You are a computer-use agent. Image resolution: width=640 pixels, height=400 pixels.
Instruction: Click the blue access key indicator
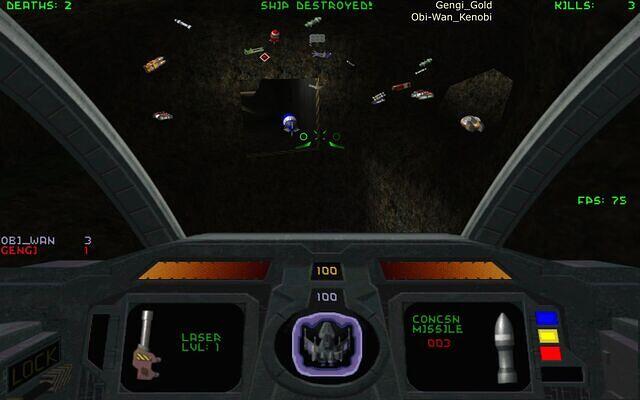(x=547, y=319)
